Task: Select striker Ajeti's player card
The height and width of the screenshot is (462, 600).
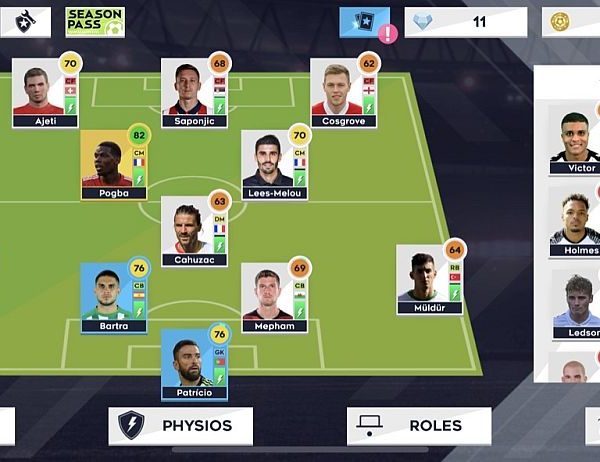Action: pyautogui.click(x=45, y=93)
